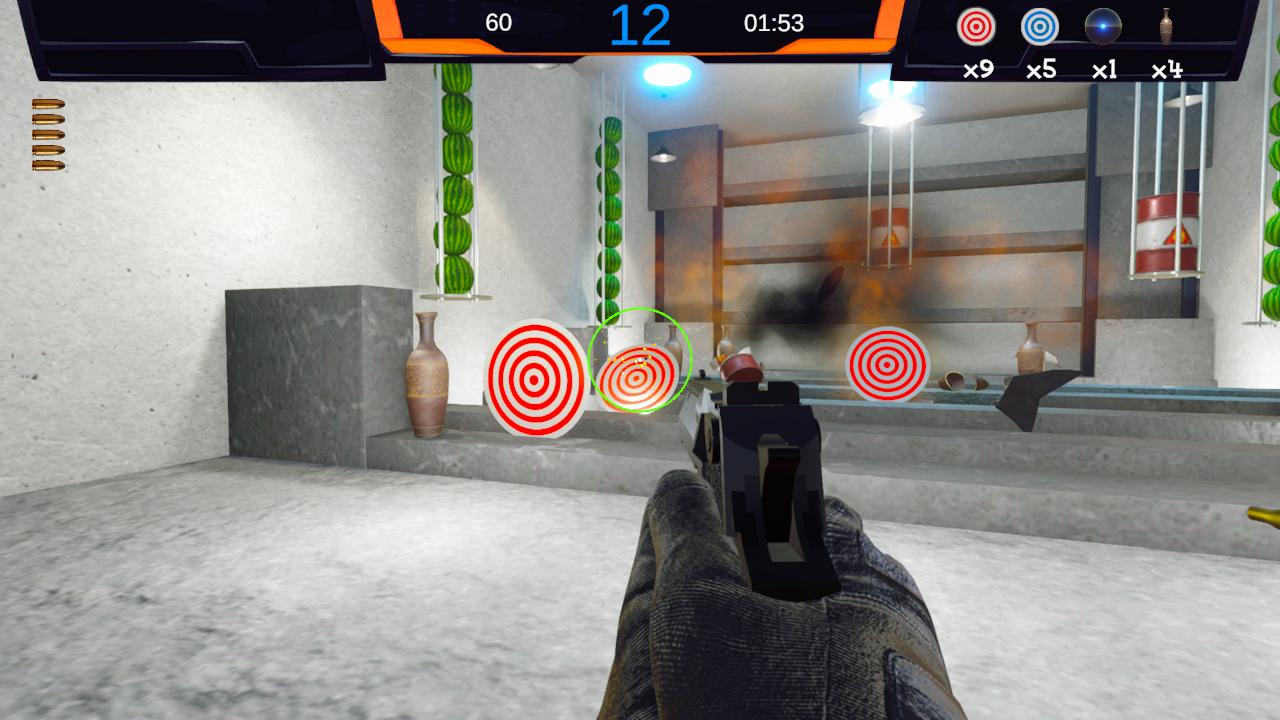
Task: Click the topmost bullet in the ammo stack
Action: point(48,104)
